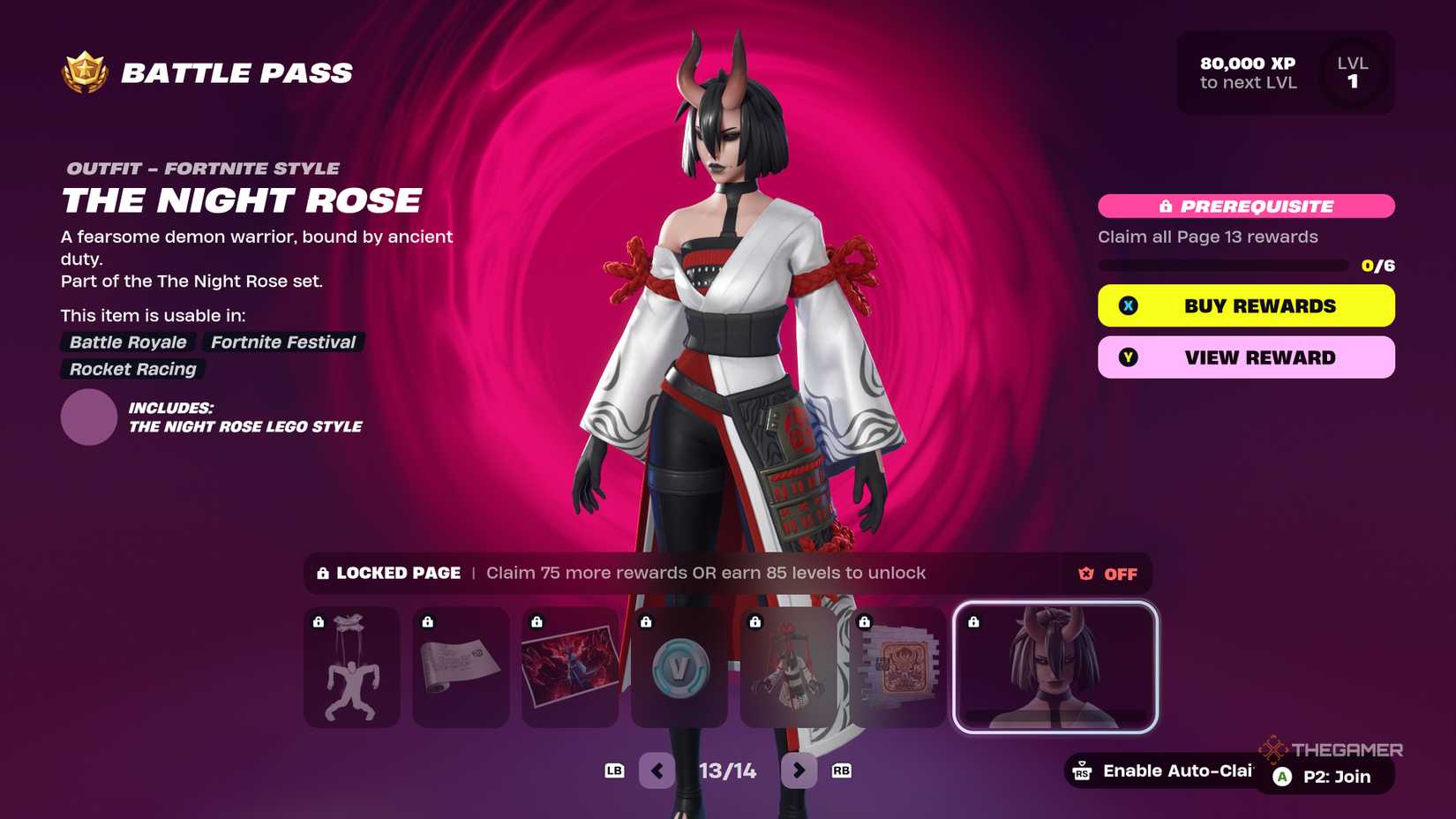The width and height of the screenshot is (1456, 819).
Task: Select The Night Rose outfit thumbnail
Action: pos(1055,668)
